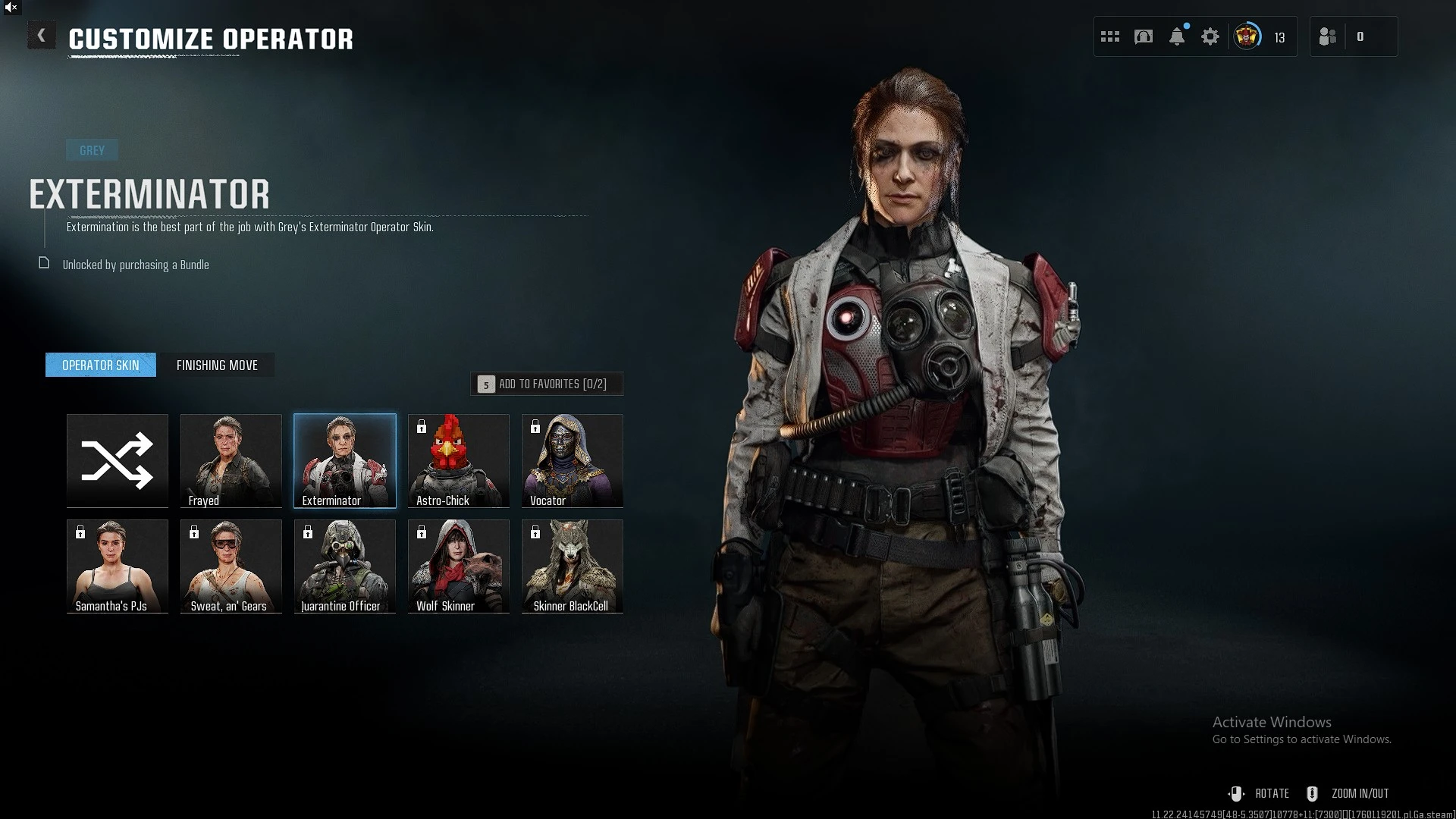Choose the Vocator hooded skin
This screenshot has width=1456, height=819.
(573, 460)
